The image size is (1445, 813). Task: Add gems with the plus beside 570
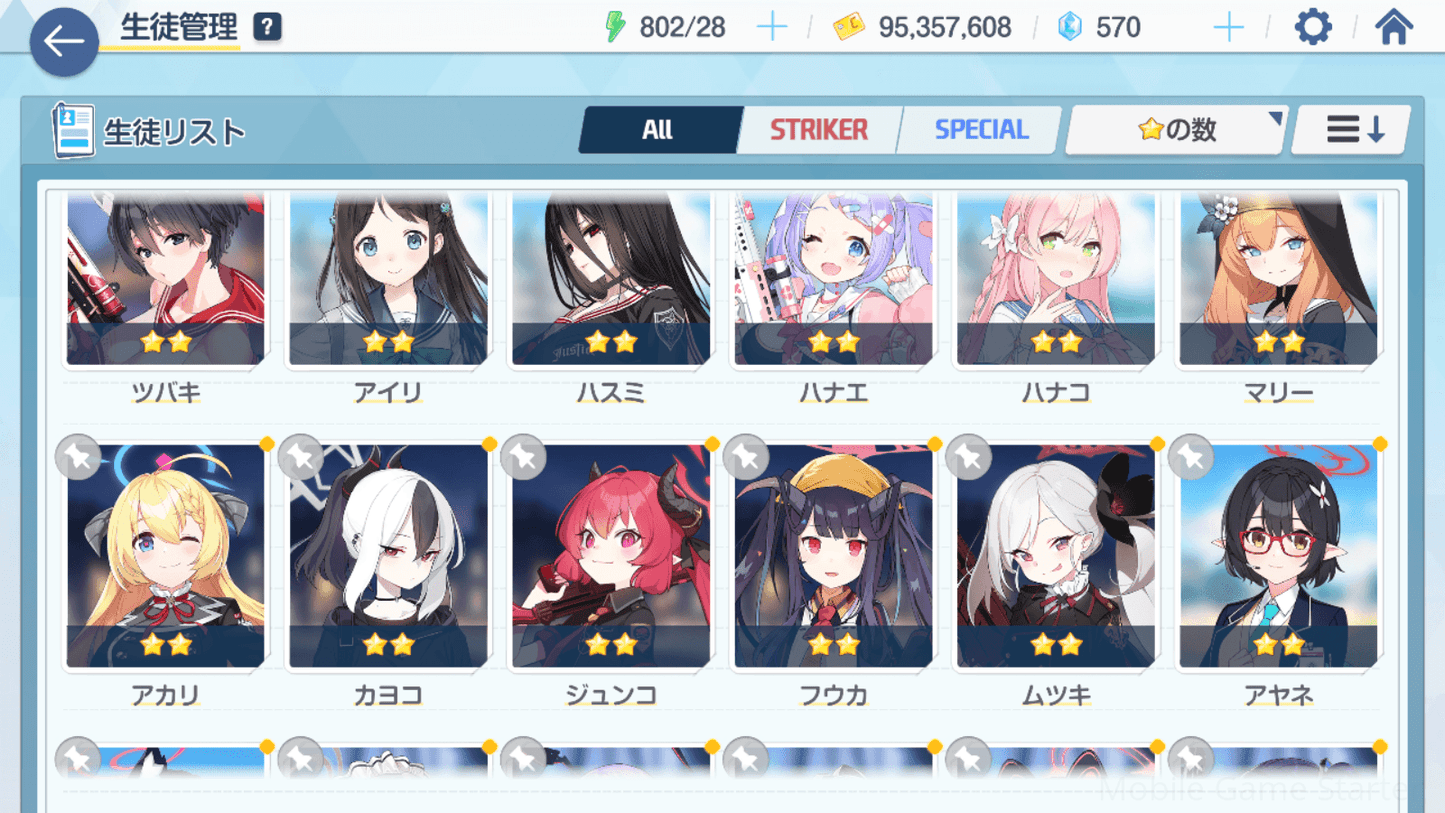1228,27
